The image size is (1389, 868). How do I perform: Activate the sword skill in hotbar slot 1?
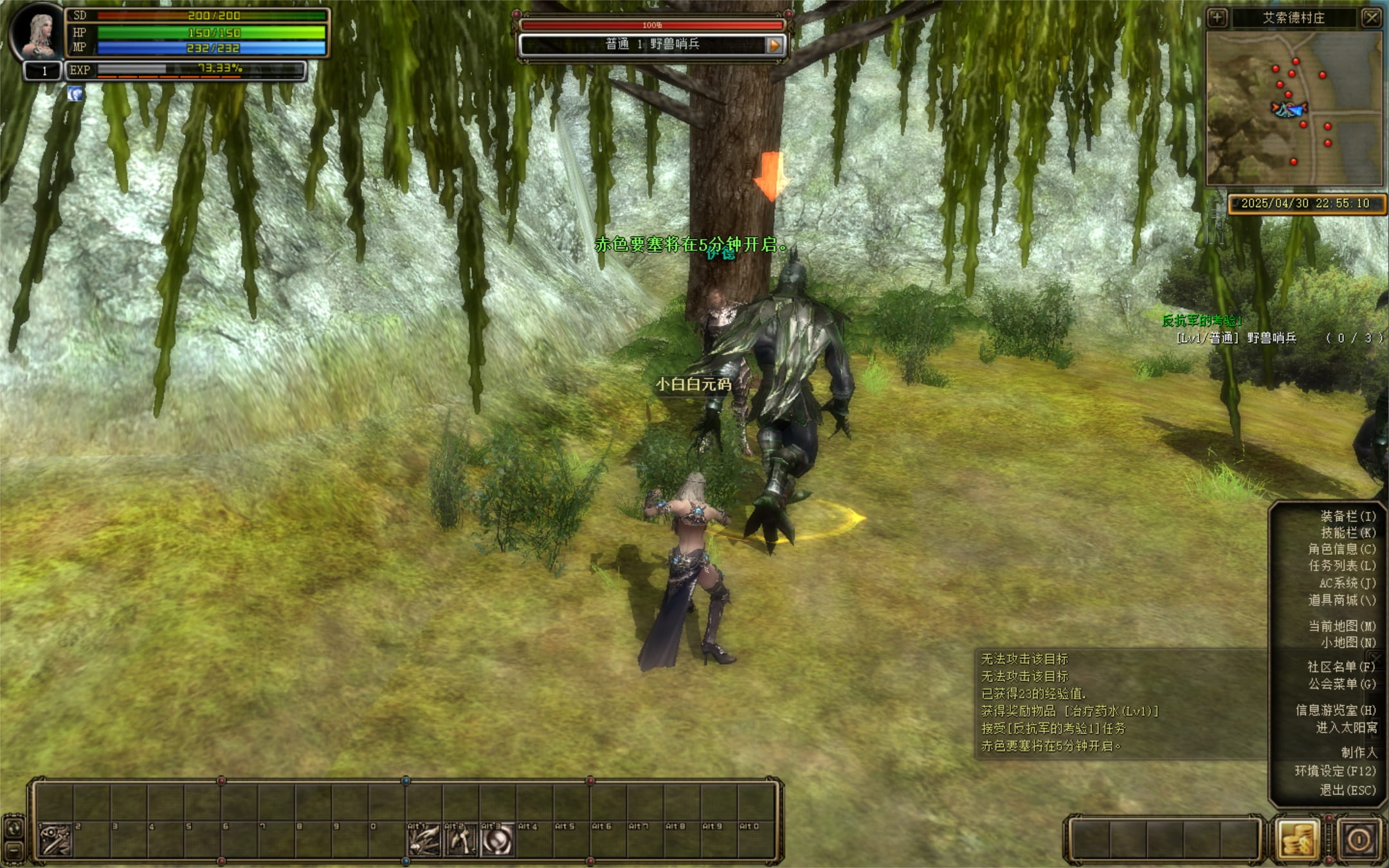pos(55,839)
